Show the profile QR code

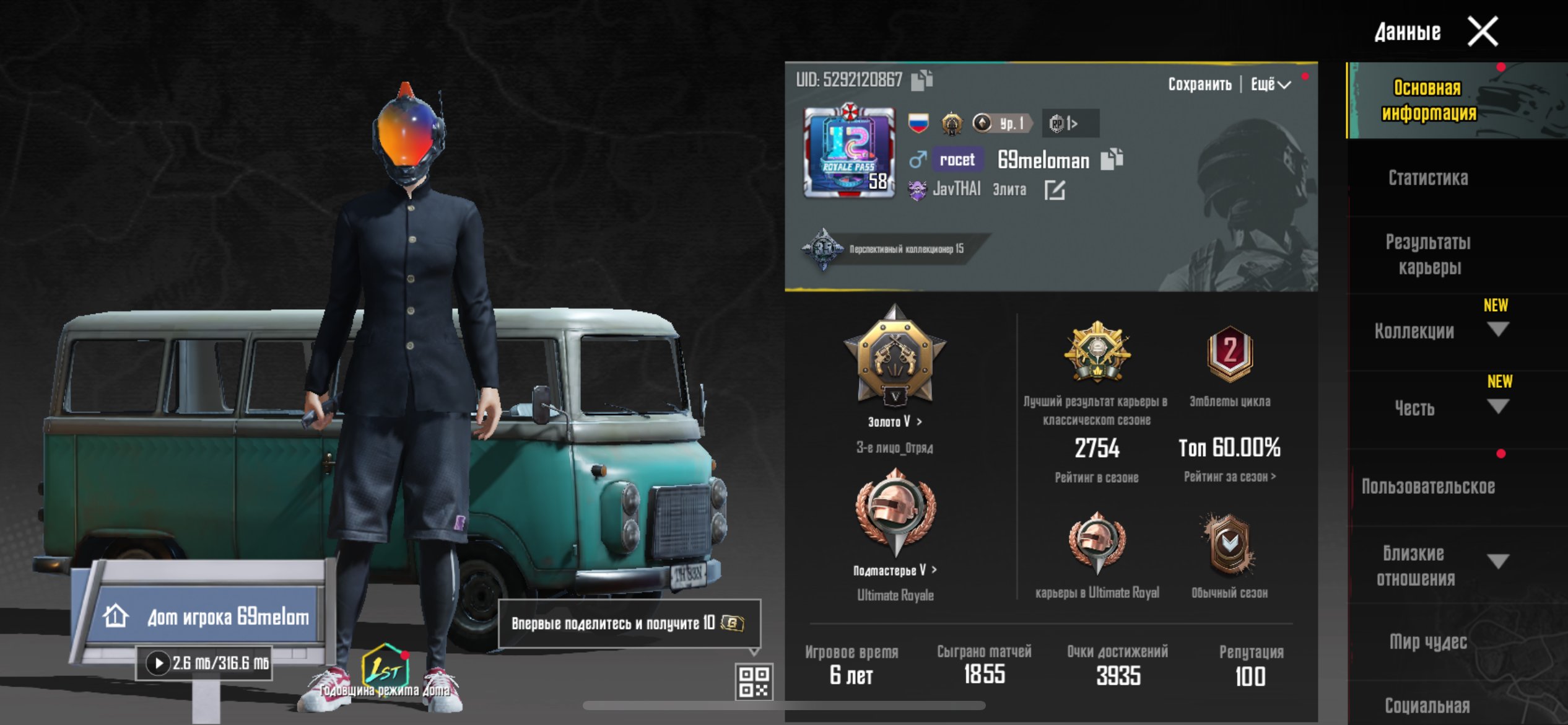tap(754, 681)
